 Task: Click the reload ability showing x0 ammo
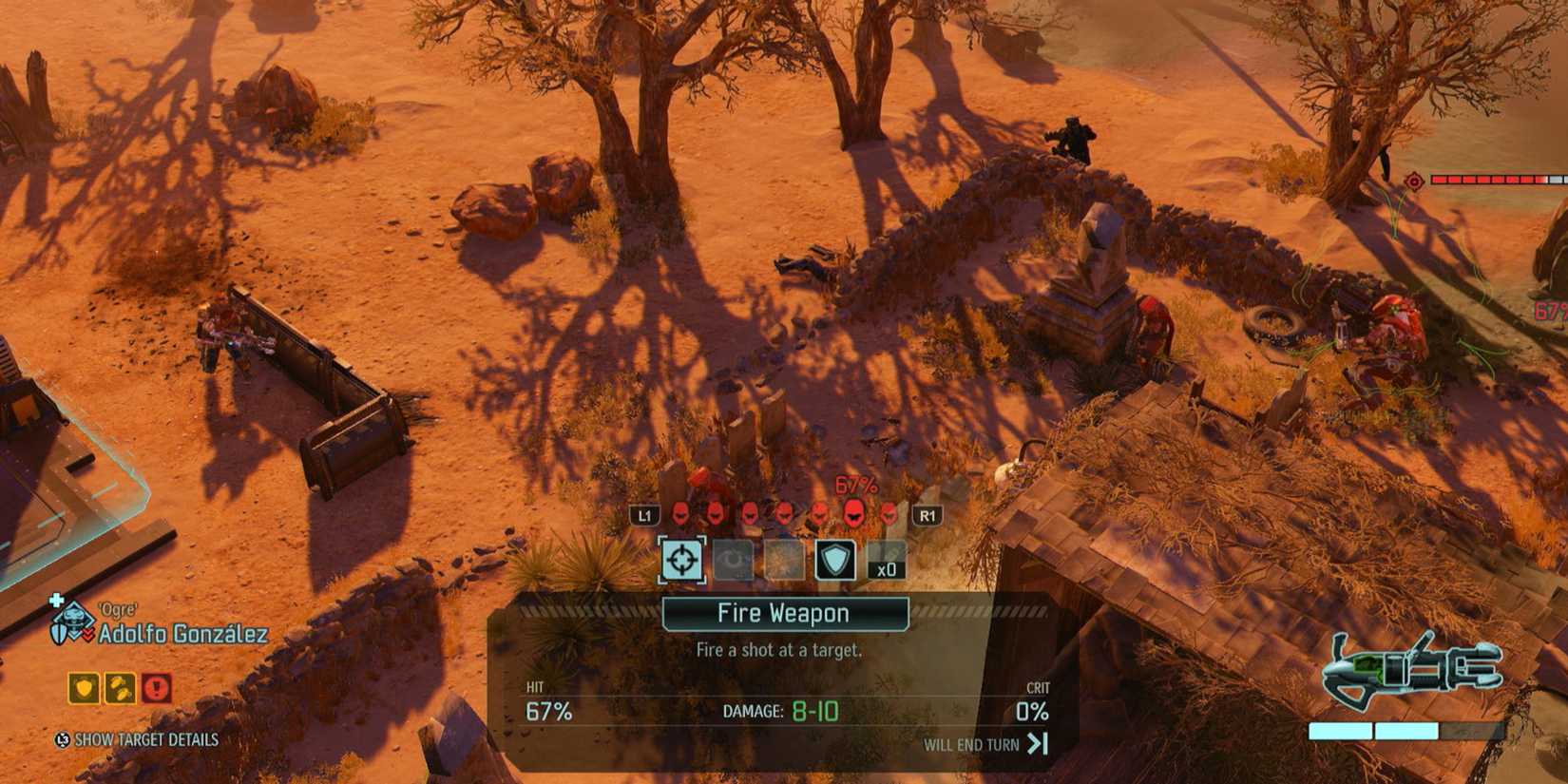[x=886, y=560]
